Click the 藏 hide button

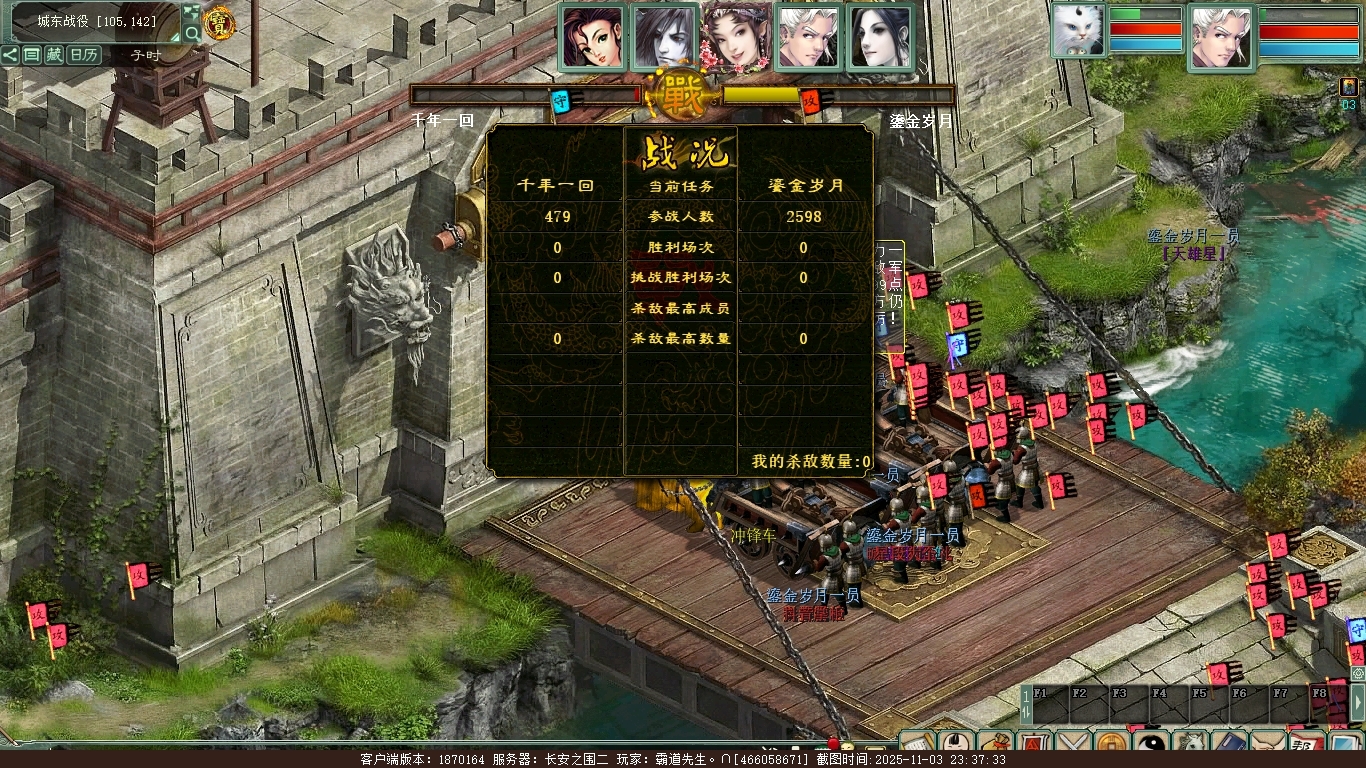pyautogui.click(x=54, y=55)
